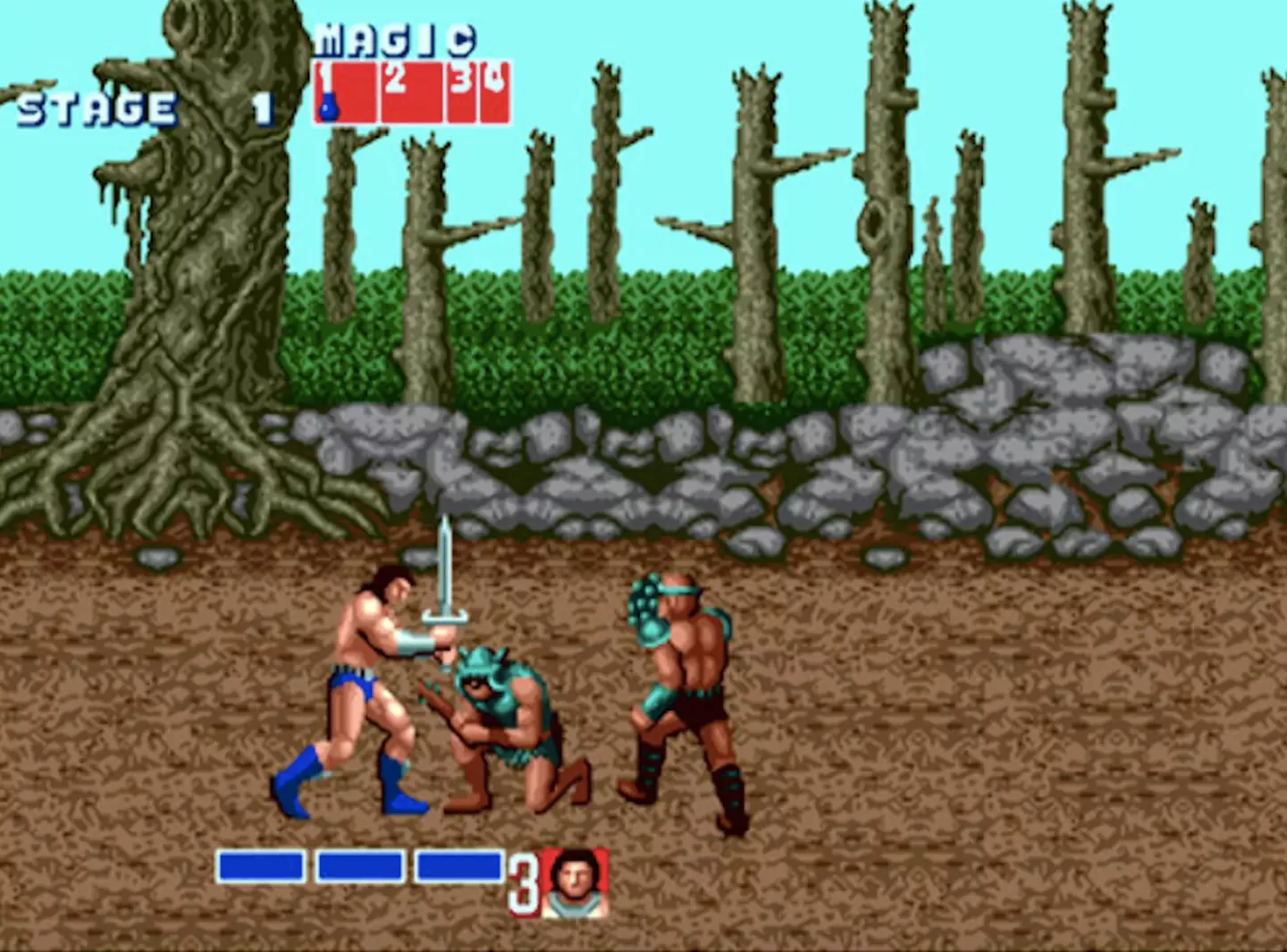The width and height of the screenshot is (1287, 952).
Task: Click the kneeling green-armored enemy
Action: pos(509,715)
